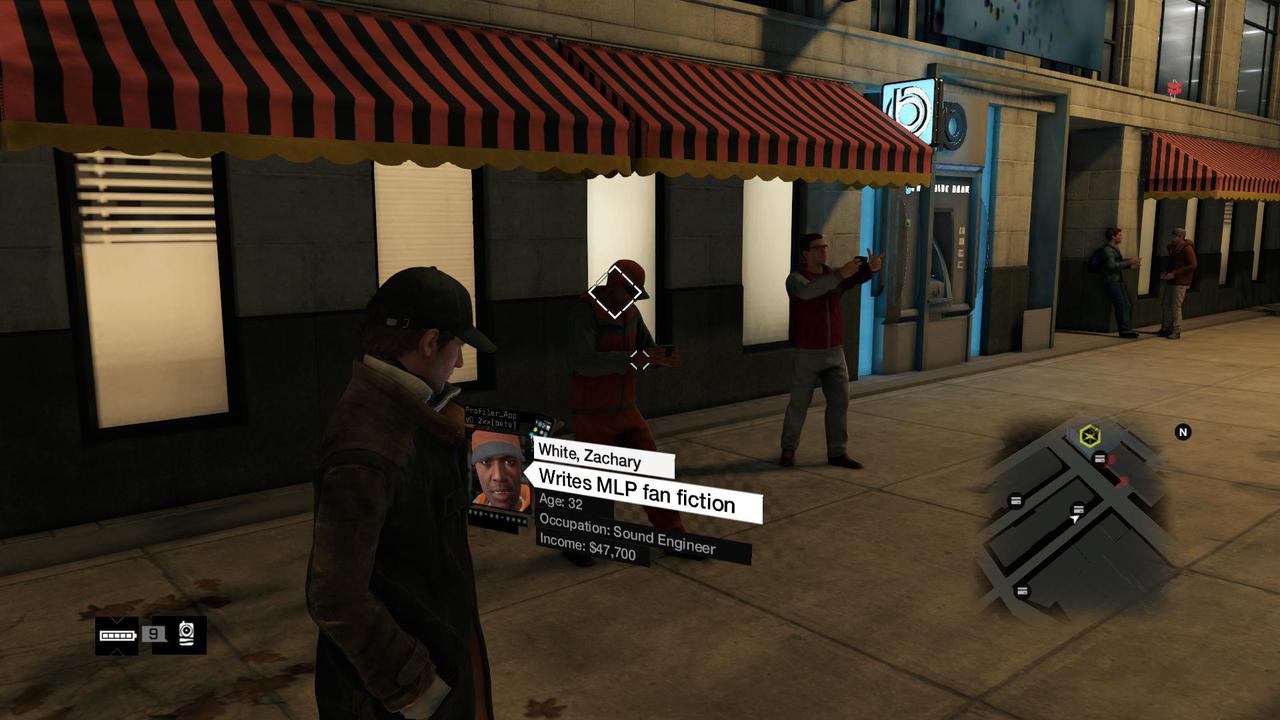
Task: Select the camera gadget item slot
Action: [186, 634]
